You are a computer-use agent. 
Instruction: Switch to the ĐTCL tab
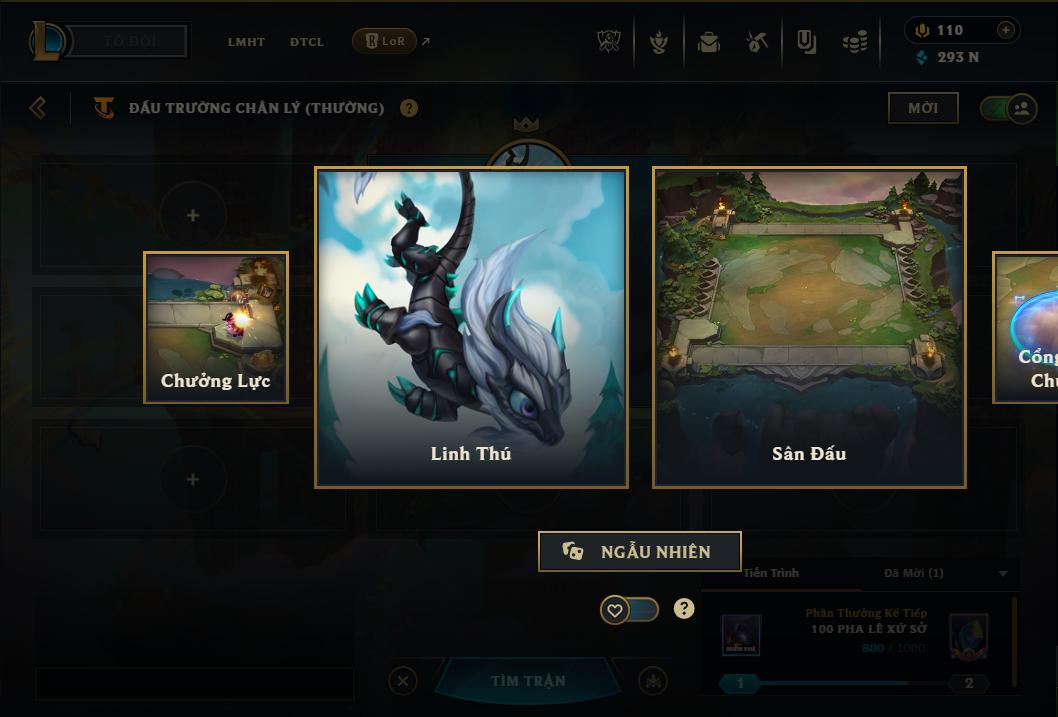click(307, 42)
